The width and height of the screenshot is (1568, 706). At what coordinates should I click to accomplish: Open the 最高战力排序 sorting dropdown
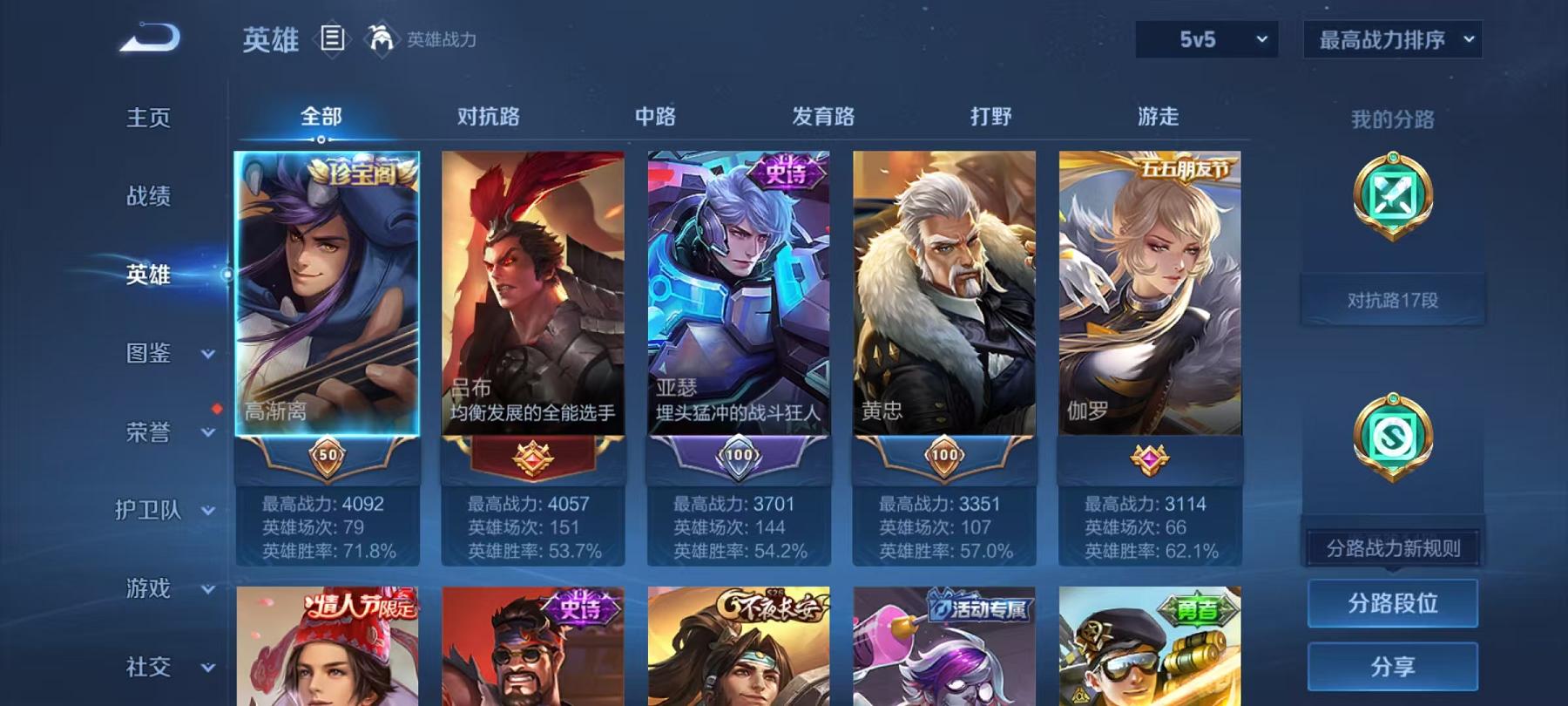(1392, 39)
